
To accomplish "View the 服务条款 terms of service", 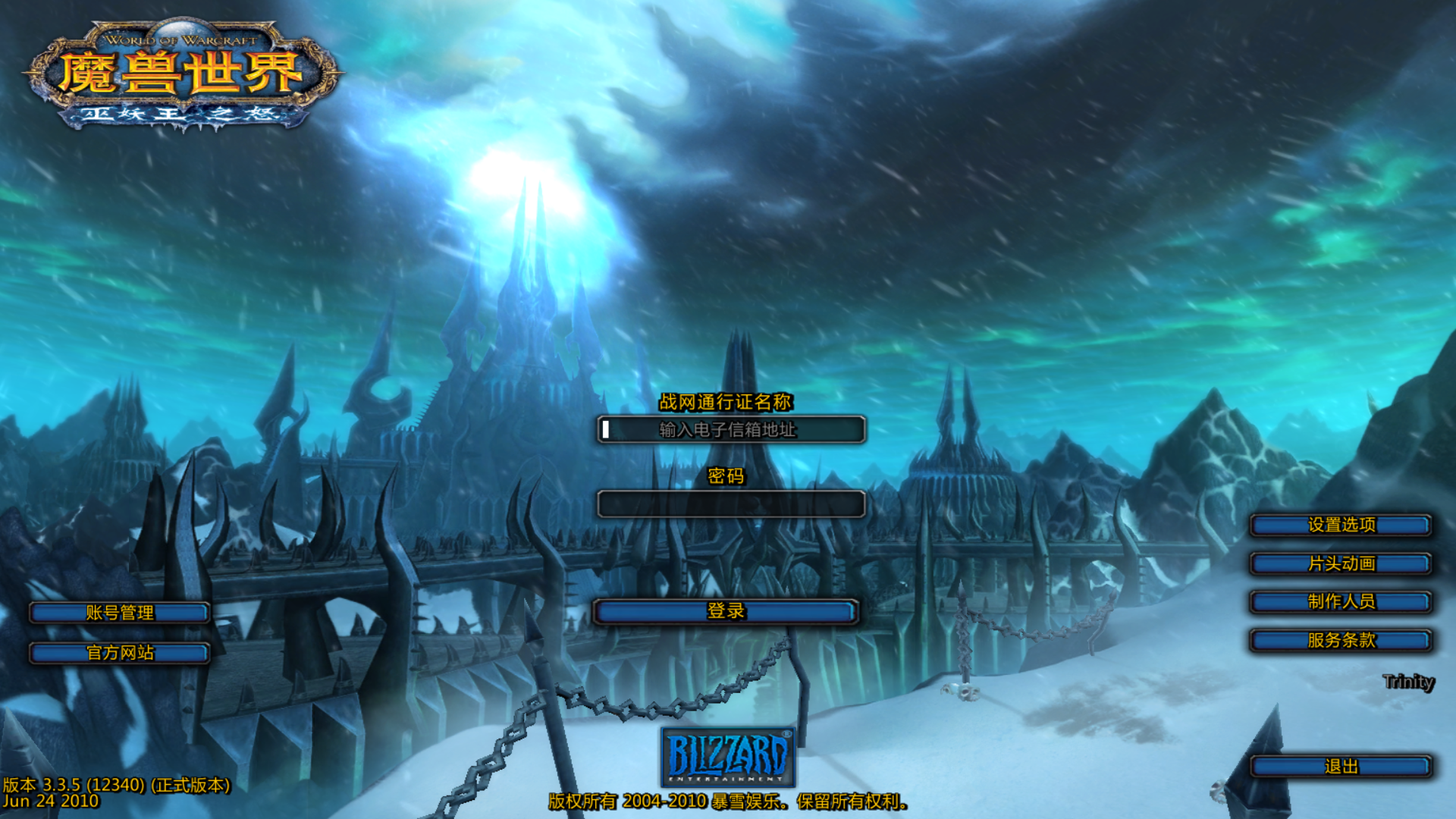I will pyautogui.click(x=1341, y=640).
